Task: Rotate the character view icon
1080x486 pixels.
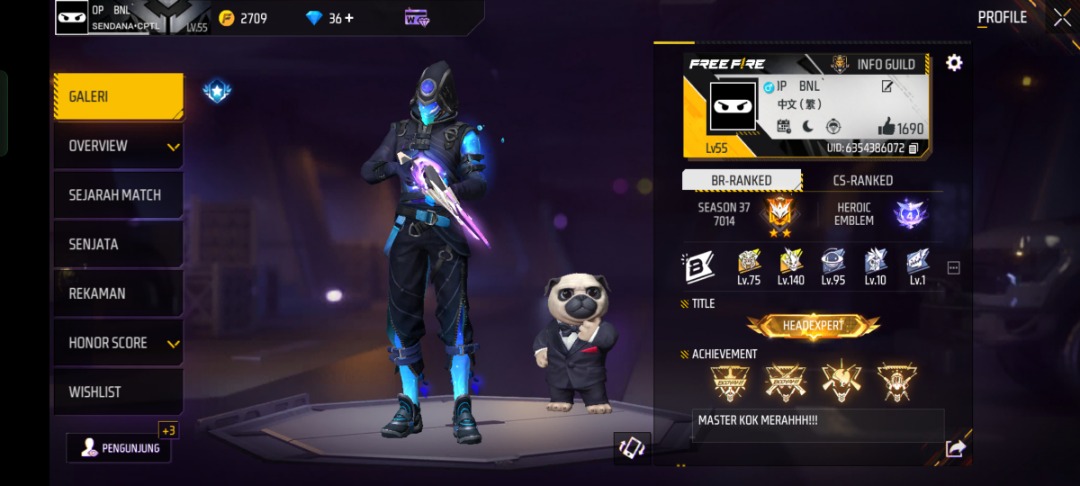Action: pos(631,447)
